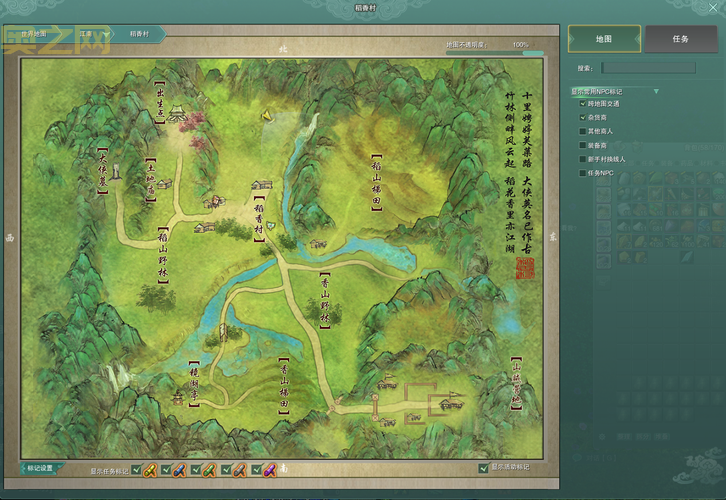Open the 世界地图 world map breadcrumb
Screen dimensions: 726x500
[x=36, y=34]
